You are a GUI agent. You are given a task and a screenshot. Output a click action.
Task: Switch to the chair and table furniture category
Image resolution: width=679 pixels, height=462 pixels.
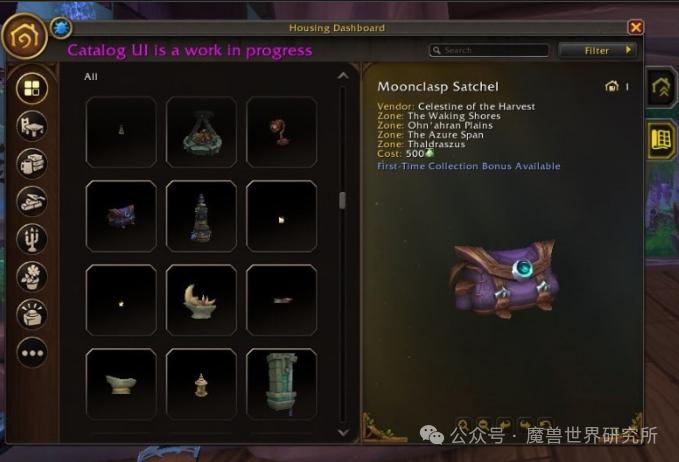(33, 126)
